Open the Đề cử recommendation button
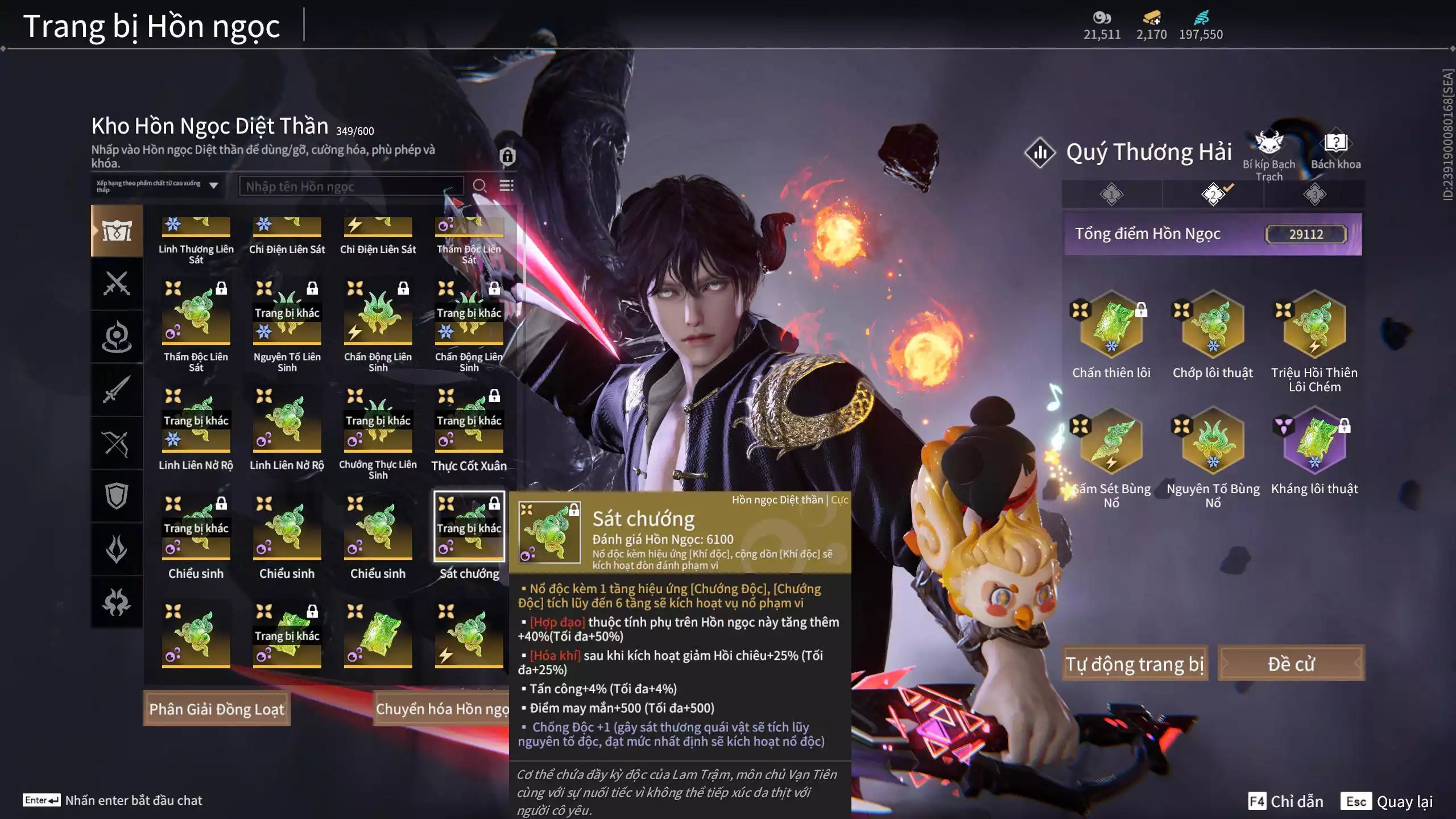This screenshot has height=819, width=1456. (x=1291, y=664)
